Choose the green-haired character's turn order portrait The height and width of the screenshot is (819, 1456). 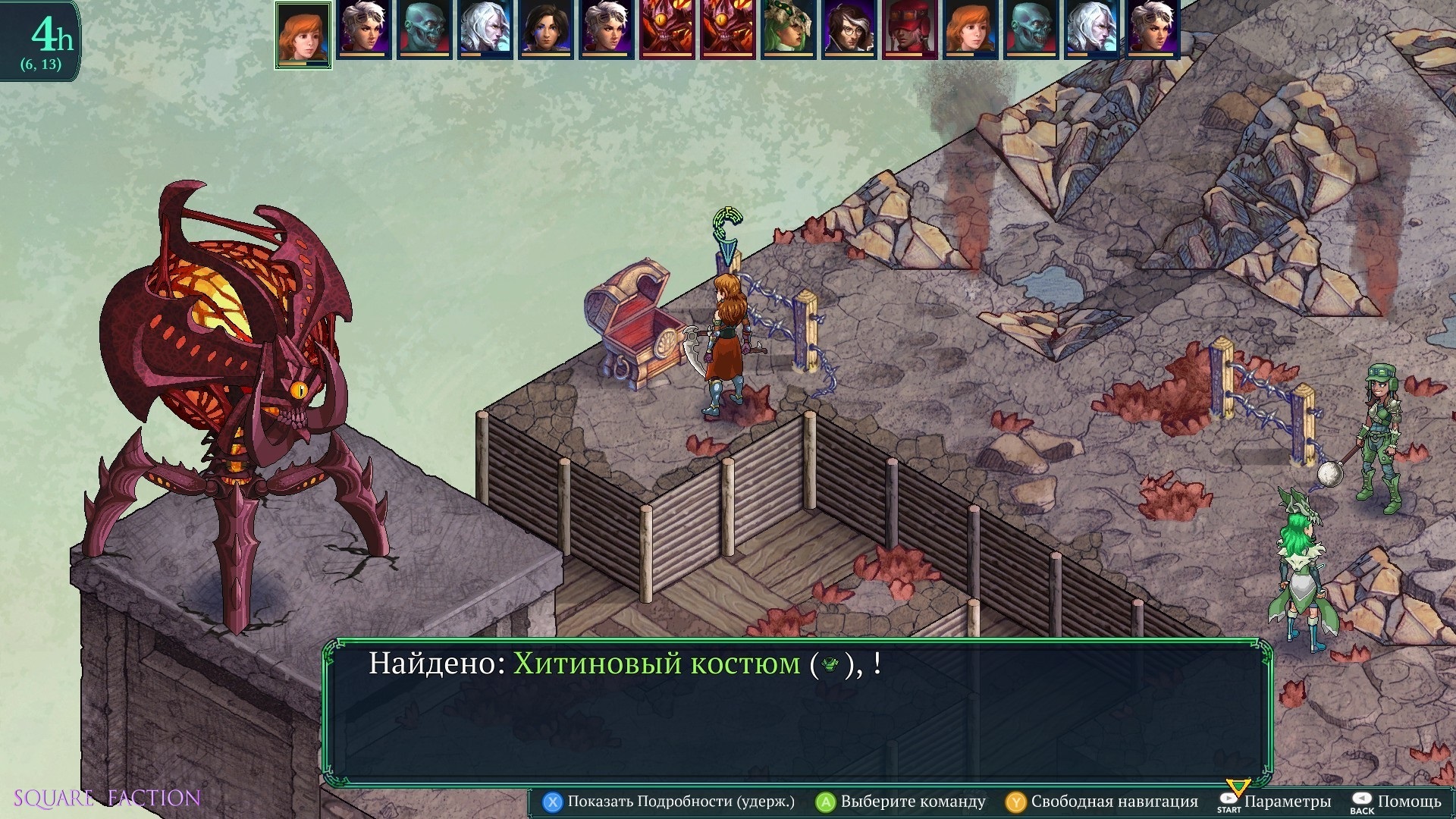[788, 30]
